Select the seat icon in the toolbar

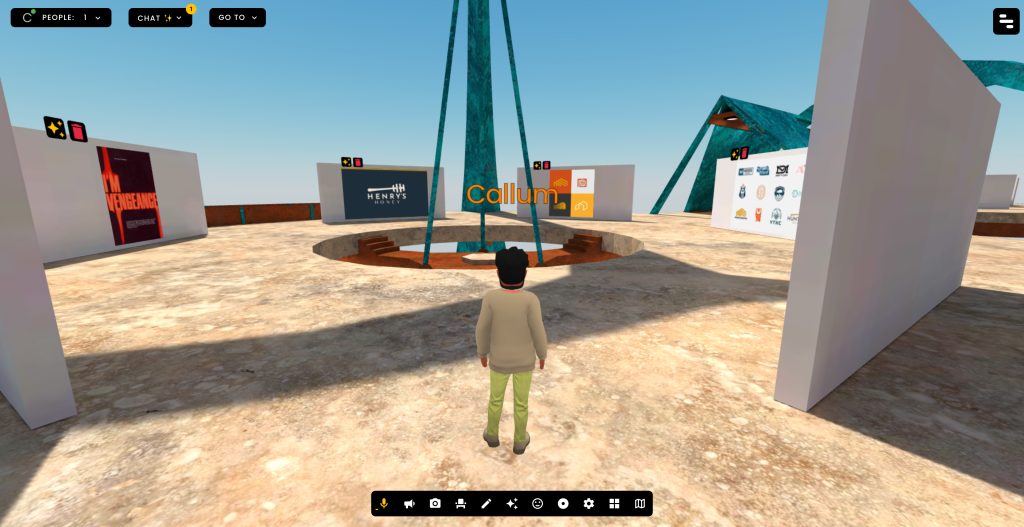[460, 504]
